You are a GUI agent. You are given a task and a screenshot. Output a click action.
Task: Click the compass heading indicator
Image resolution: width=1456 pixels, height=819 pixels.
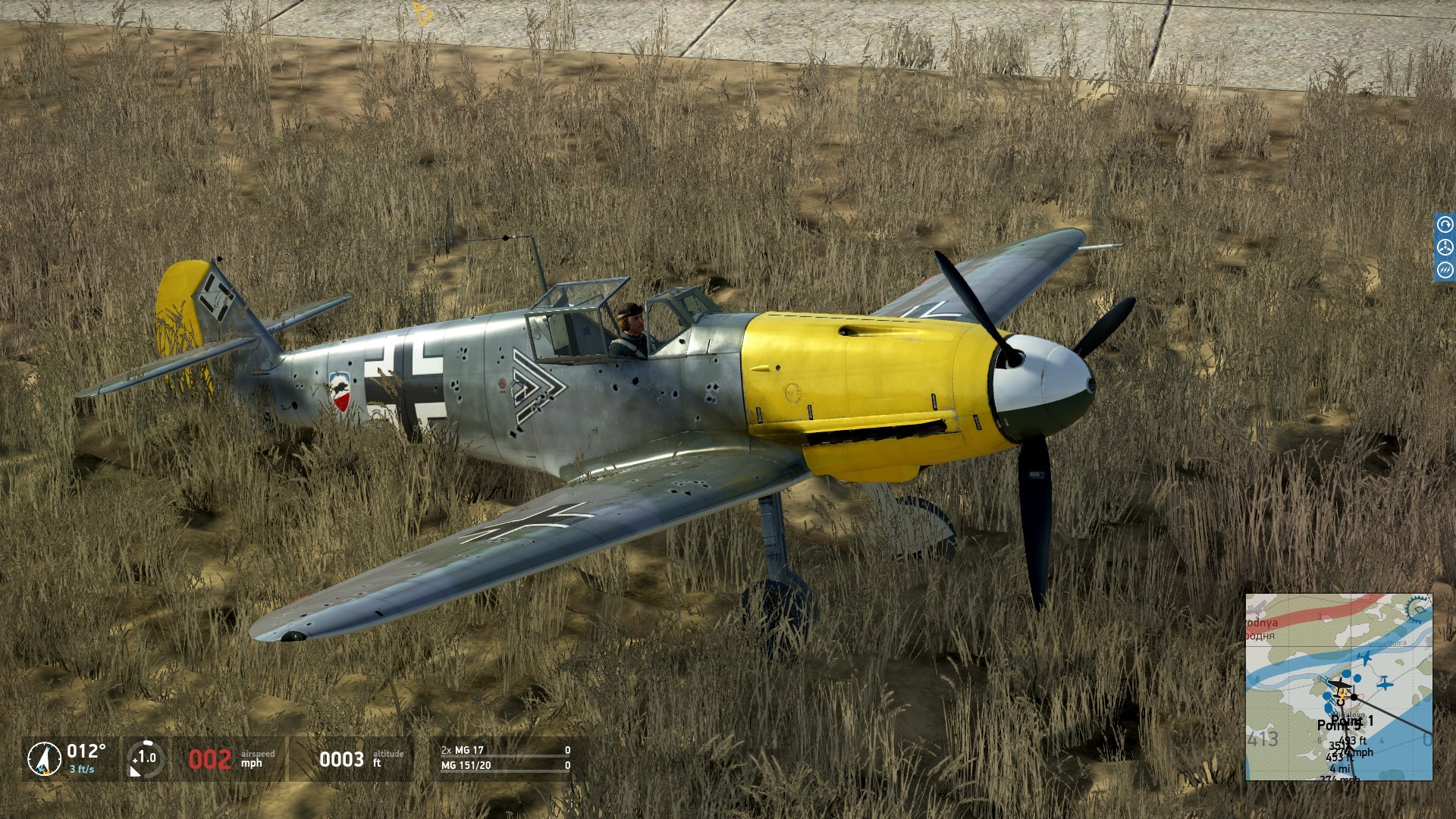click(x=44, y=758)
